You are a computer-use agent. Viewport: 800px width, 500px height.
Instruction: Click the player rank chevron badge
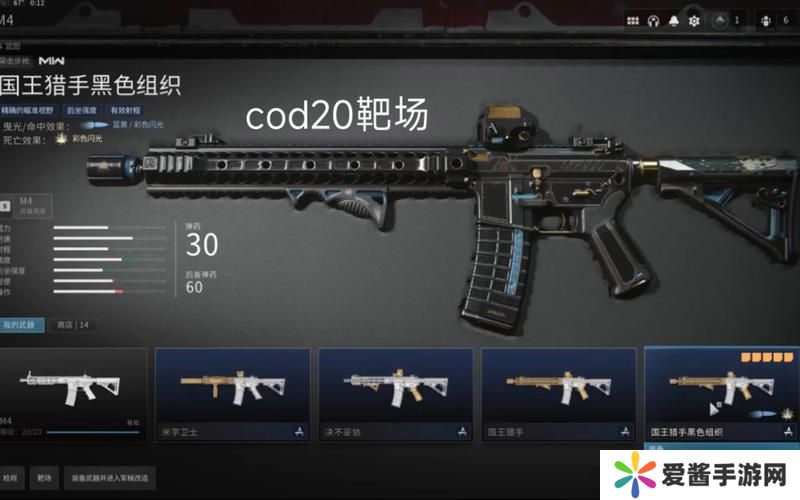point(720,20)
